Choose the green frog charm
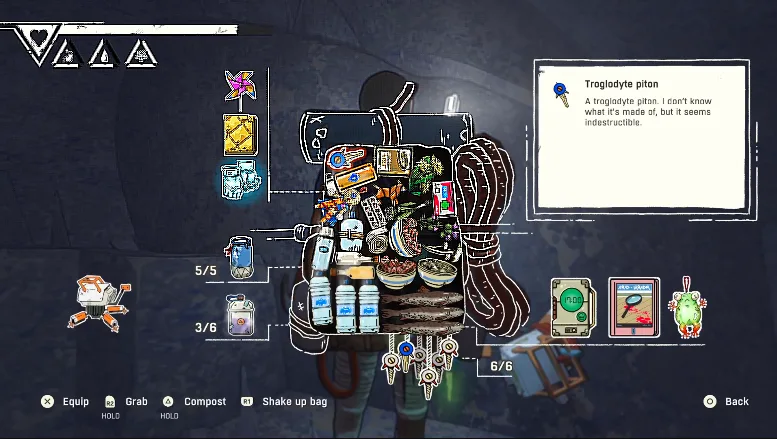Image resolution: width=777 pixels, height=439 pixels. point(687,307)
